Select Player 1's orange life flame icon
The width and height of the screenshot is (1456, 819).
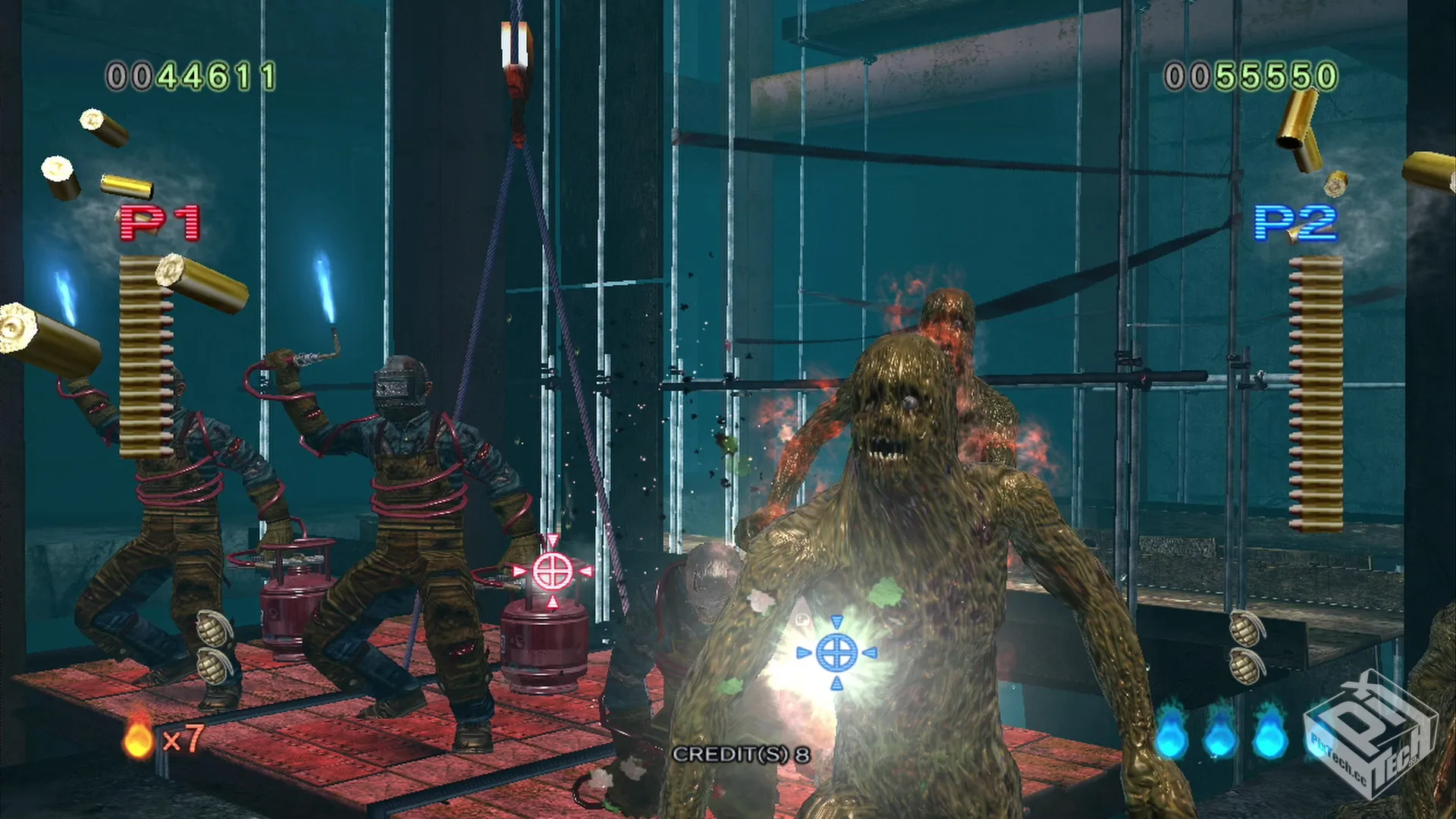pyautogui.click(x=138, y=738)
